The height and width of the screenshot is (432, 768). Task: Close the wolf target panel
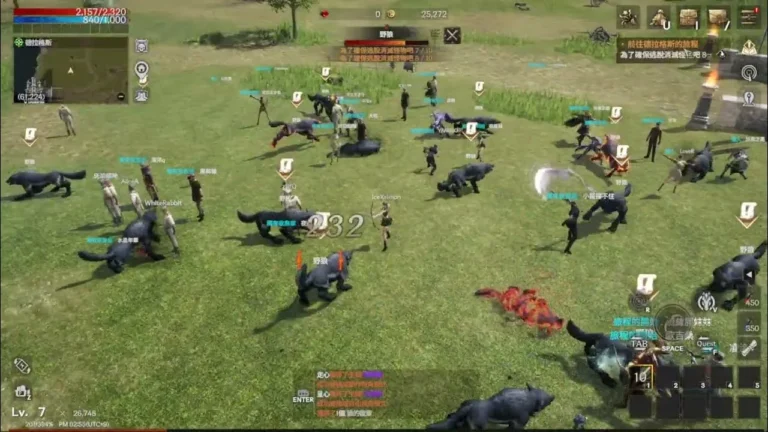pyautogui.click(x=452, y=36)
